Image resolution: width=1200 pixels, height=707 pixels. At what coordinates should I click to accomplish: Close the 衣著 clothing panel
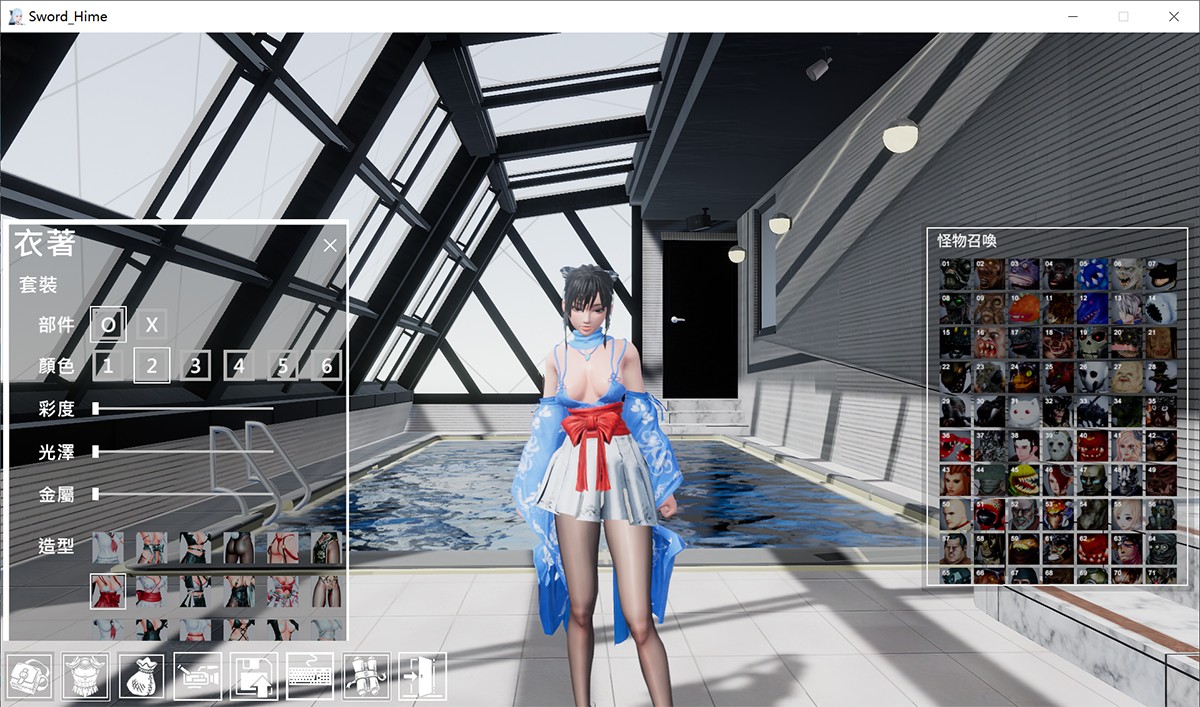point(331,245)
